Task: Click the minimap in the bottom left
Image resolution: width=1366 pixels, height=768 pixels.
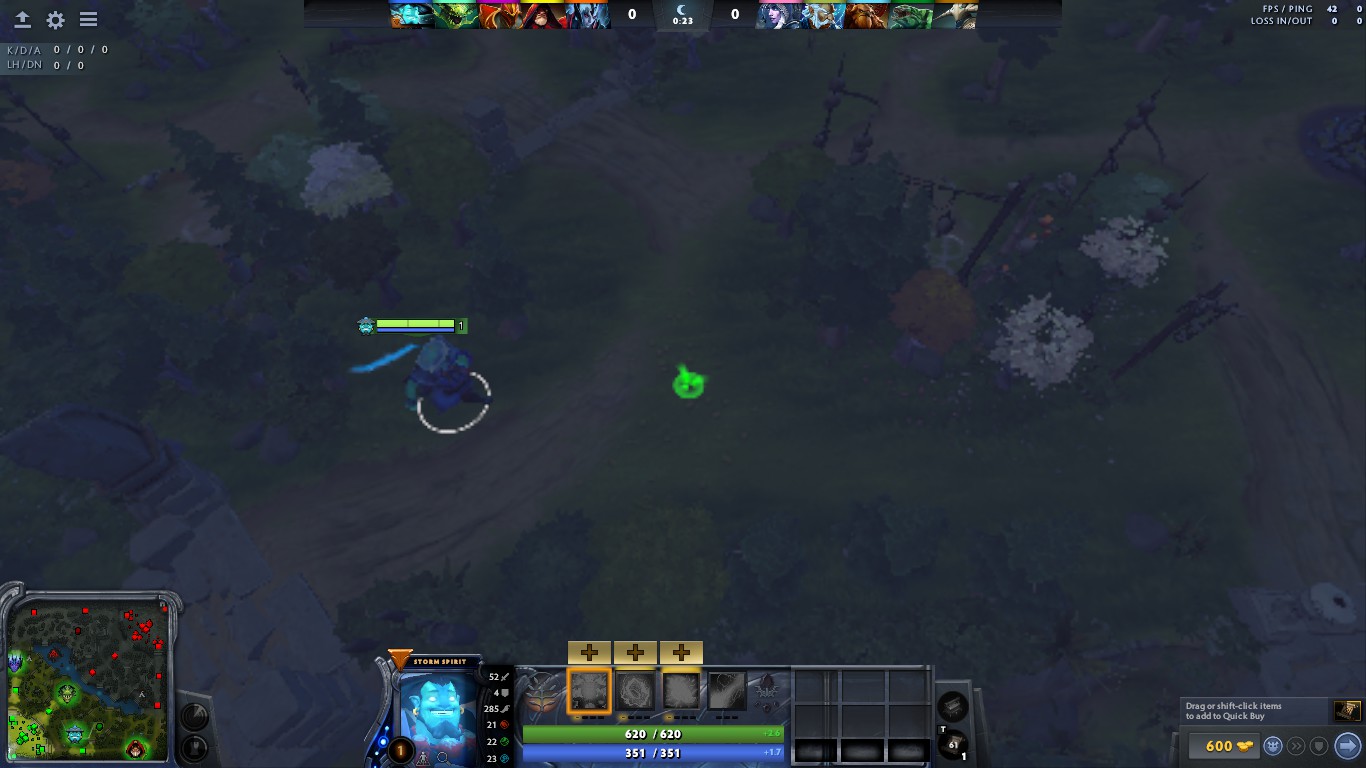Action: pos(88,680)
